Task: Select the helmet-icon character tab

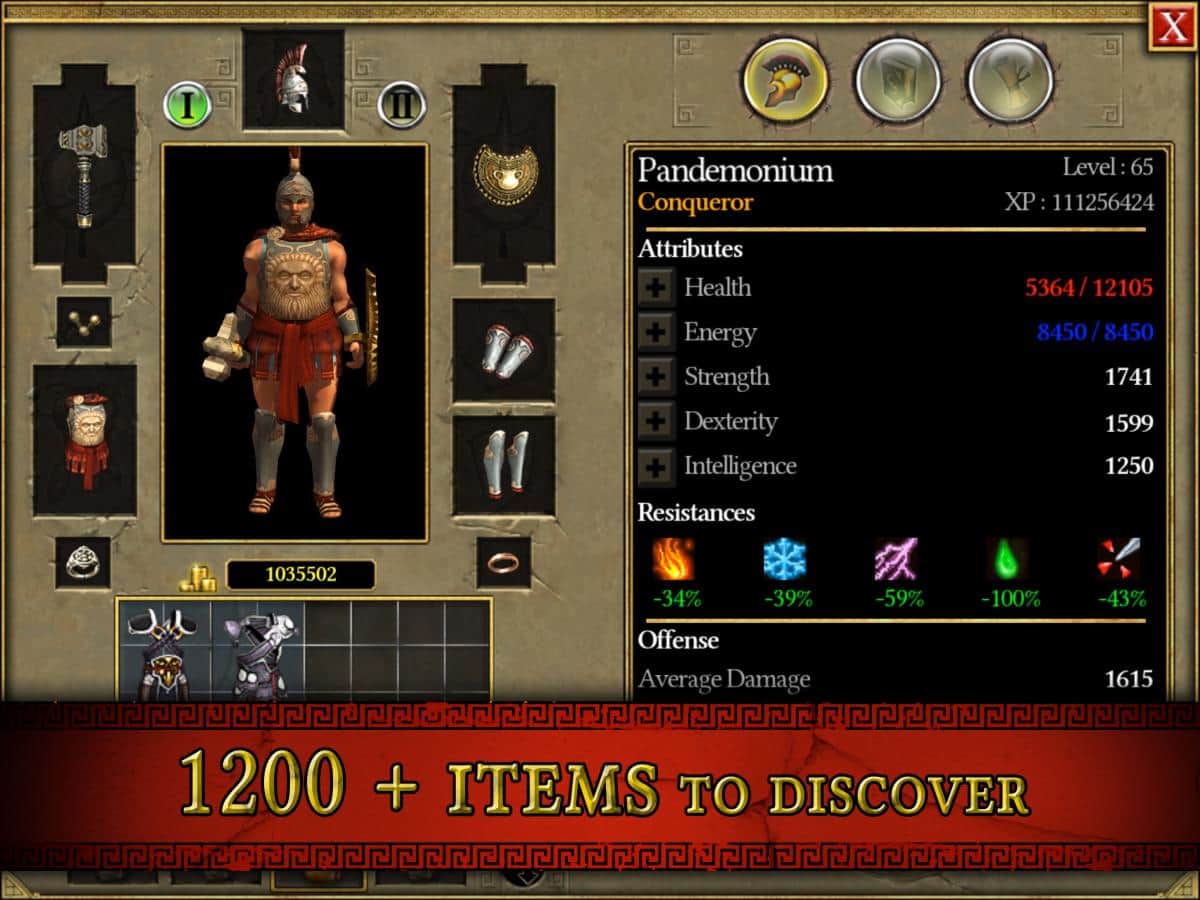Action: coord(785,79)
